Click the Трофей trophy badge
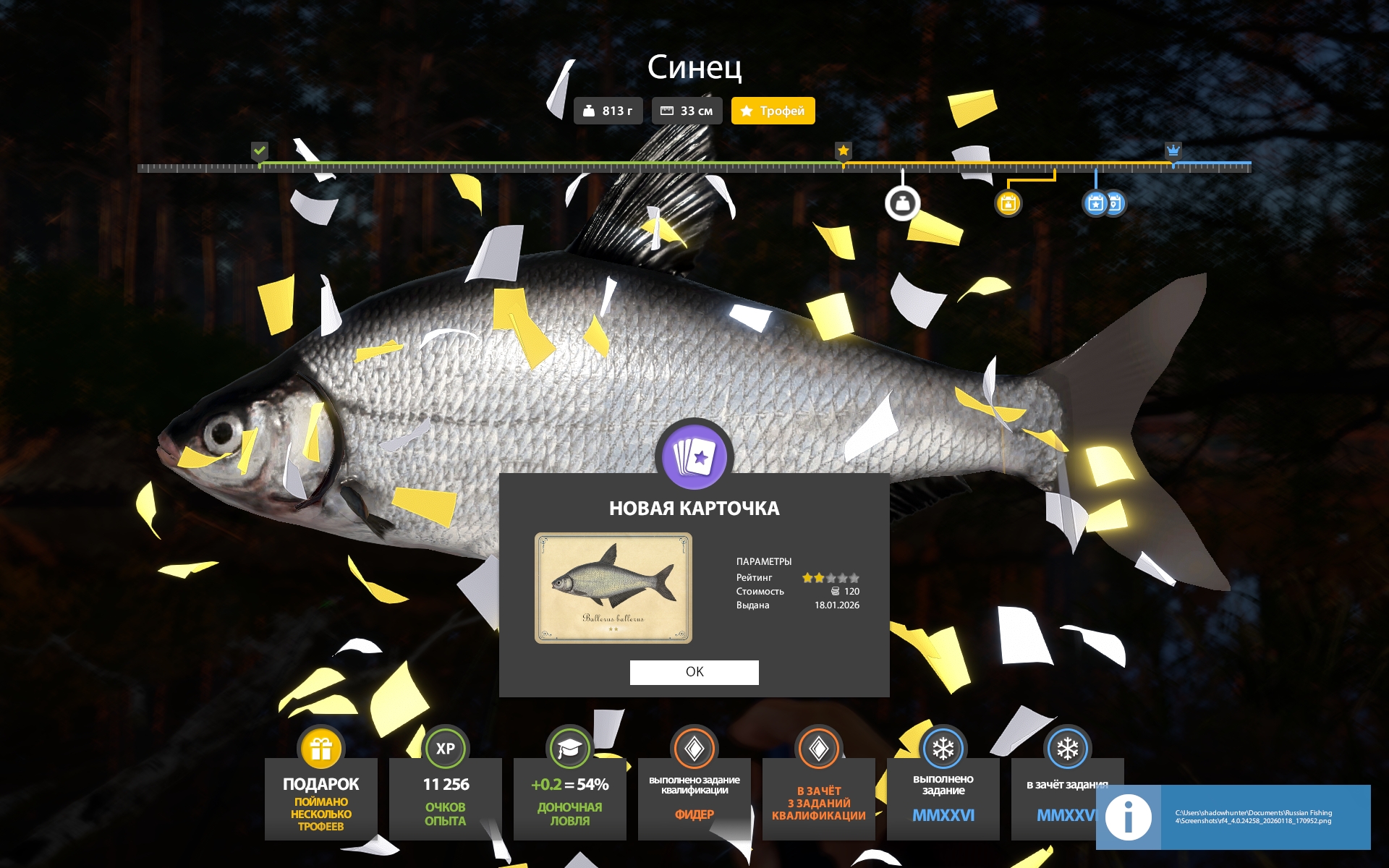The width and height of the screenshot is (1389, 868). coord(773,111)
